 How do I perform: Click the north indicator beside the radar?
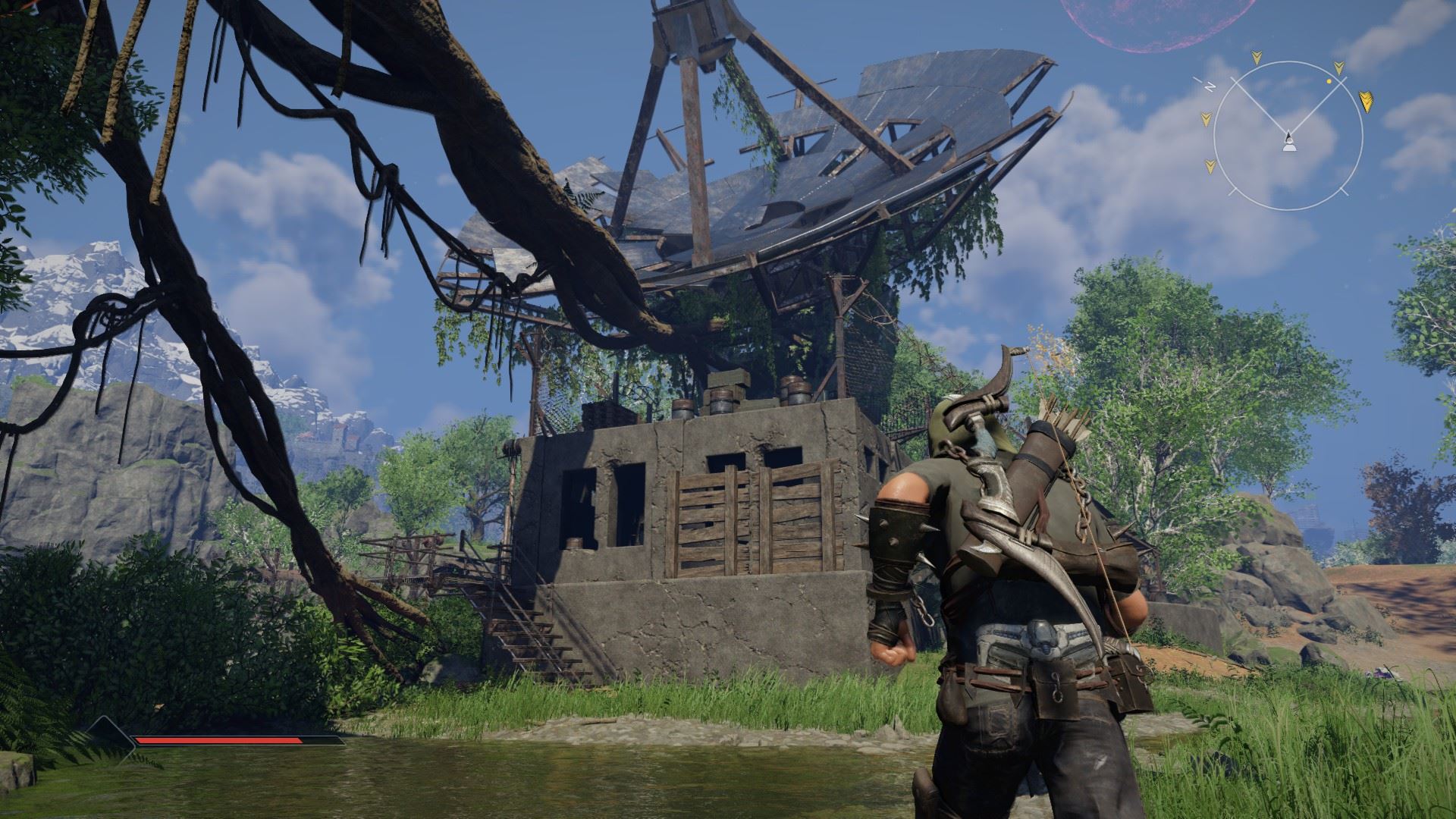[x=1210, y=87]
